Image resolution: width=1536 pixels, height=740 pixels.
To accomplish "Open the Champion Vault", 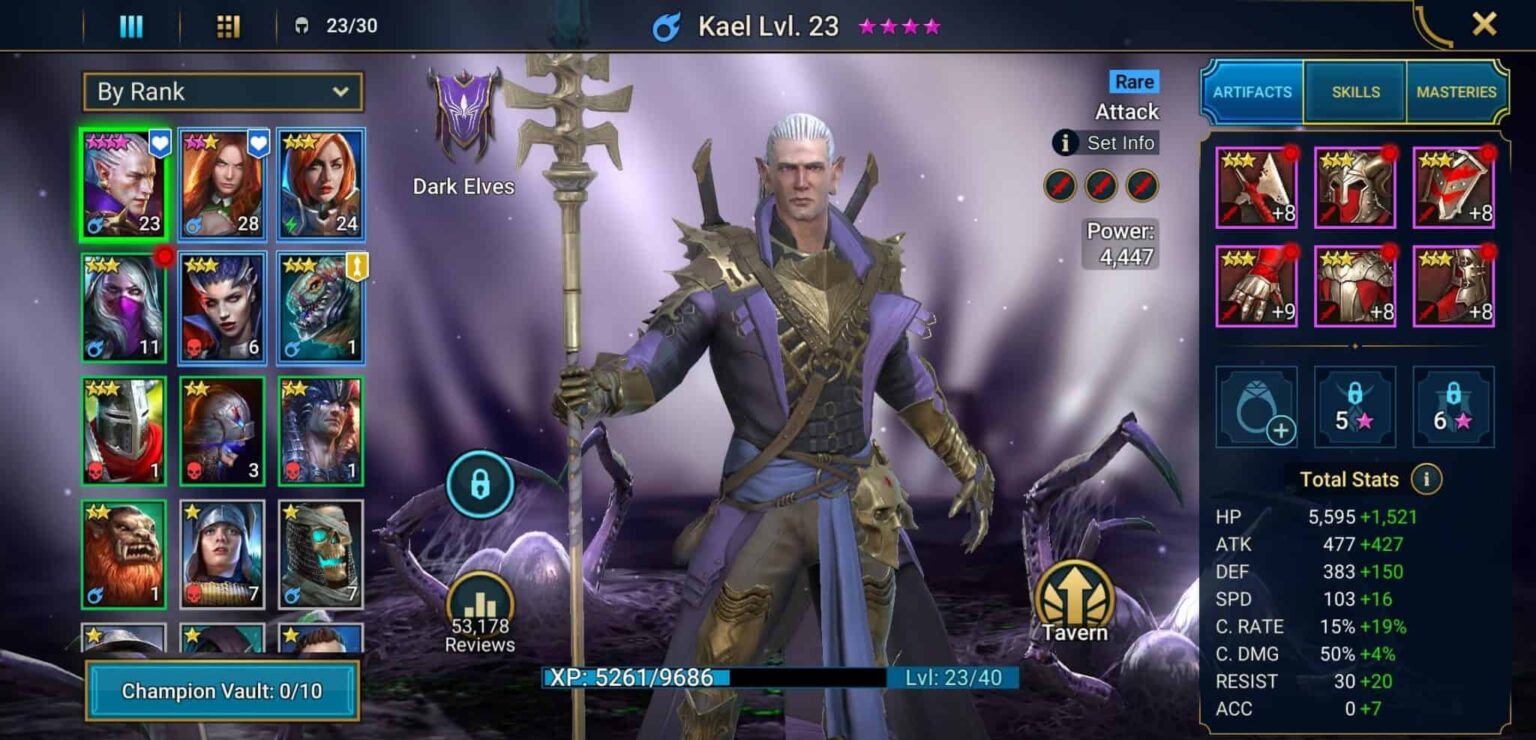I will point(222,689).
